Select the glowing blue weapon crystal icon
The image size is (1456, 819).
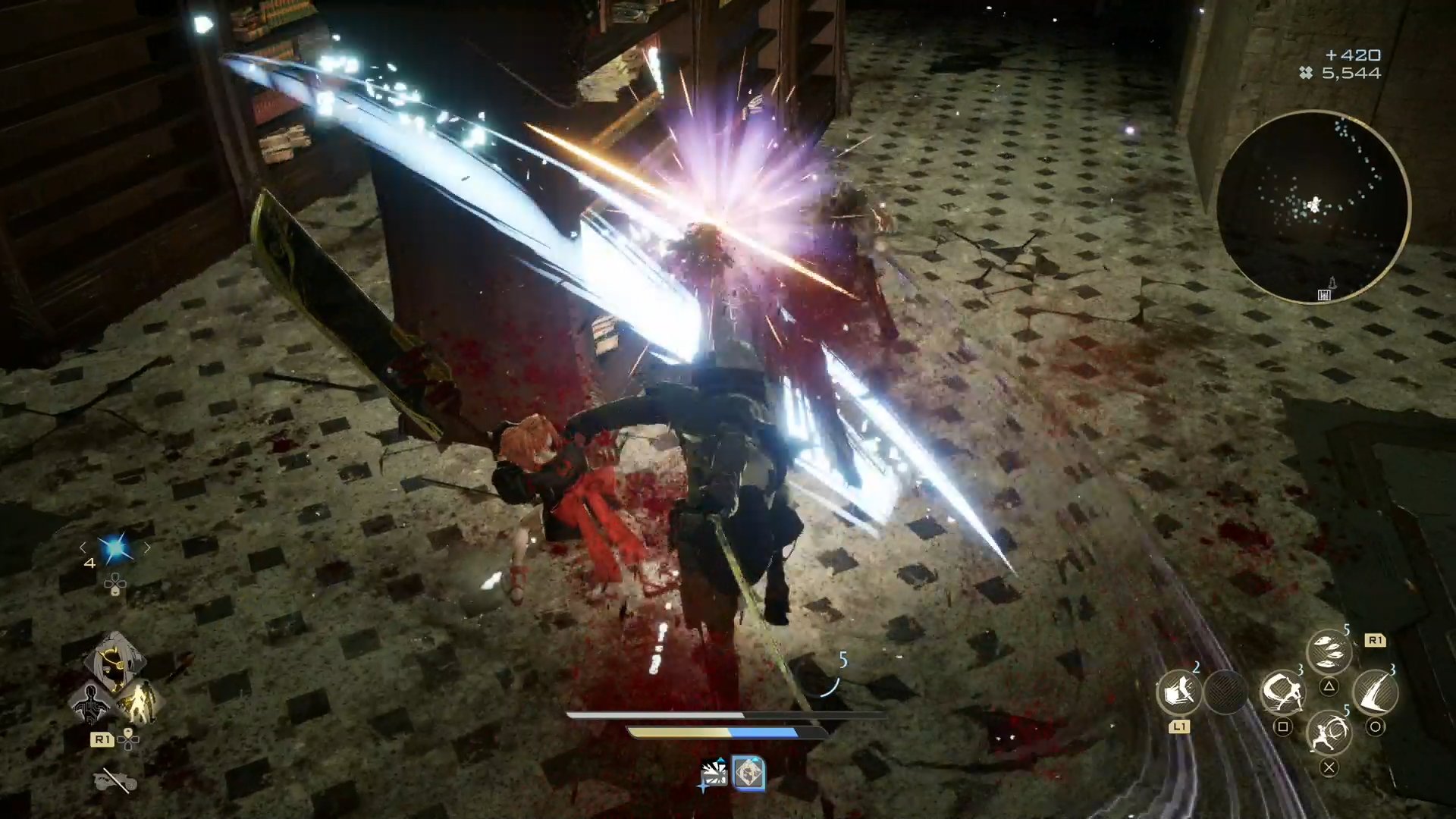coord(115,549)
